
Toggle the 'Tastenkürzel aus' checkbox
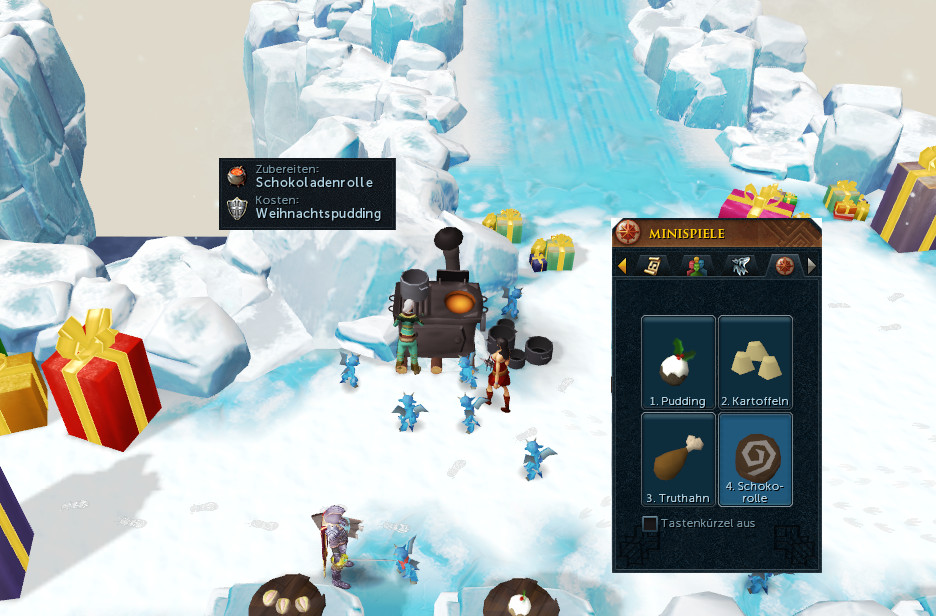(650, 523)
